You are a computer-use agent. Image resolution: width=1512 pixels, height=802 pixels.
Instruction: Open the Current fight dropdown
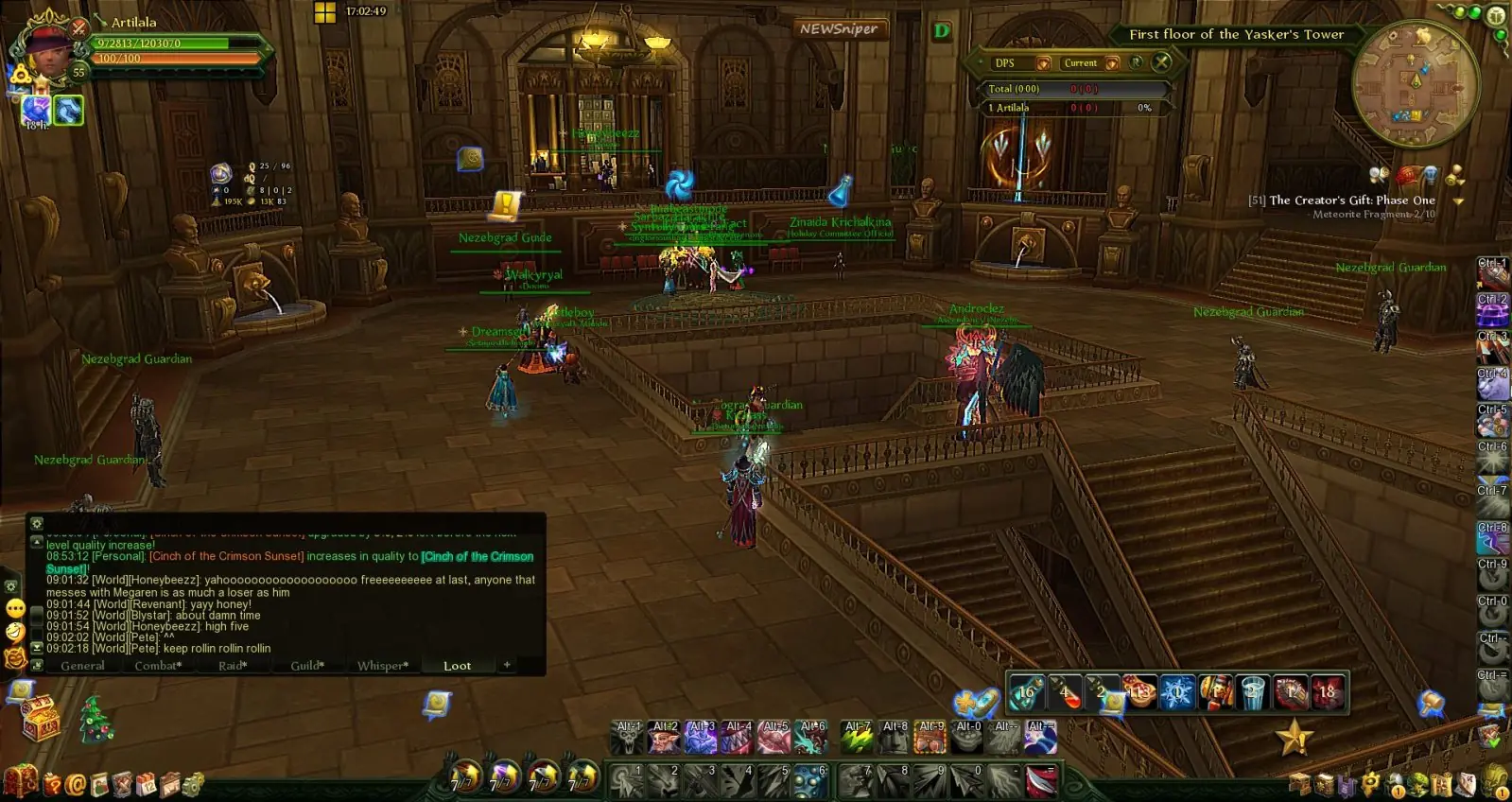[x=1113, y=63]
